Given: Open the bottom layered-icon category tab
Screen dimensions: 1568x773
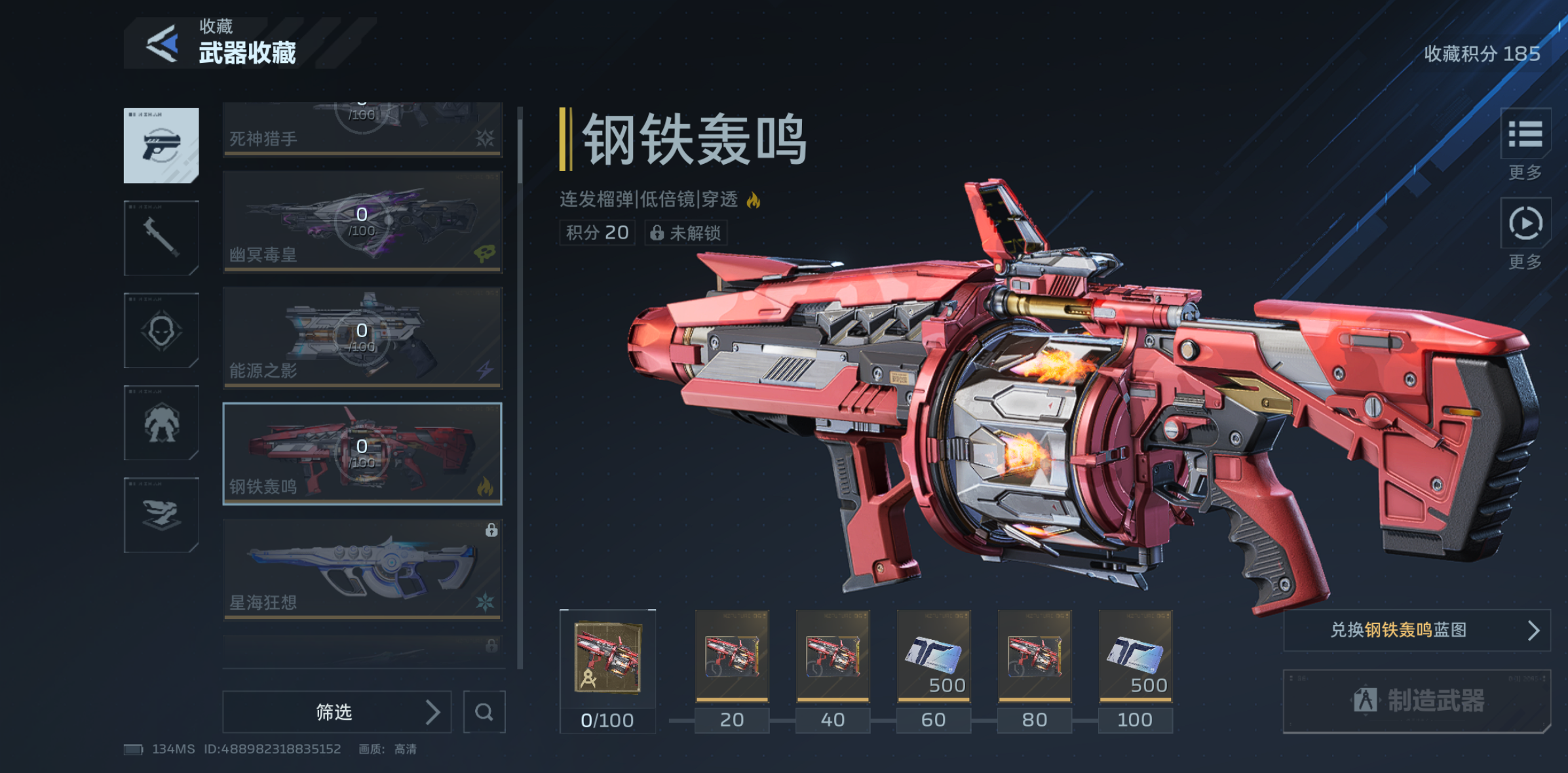Looking at the screenshot, I should click(161, 515).
